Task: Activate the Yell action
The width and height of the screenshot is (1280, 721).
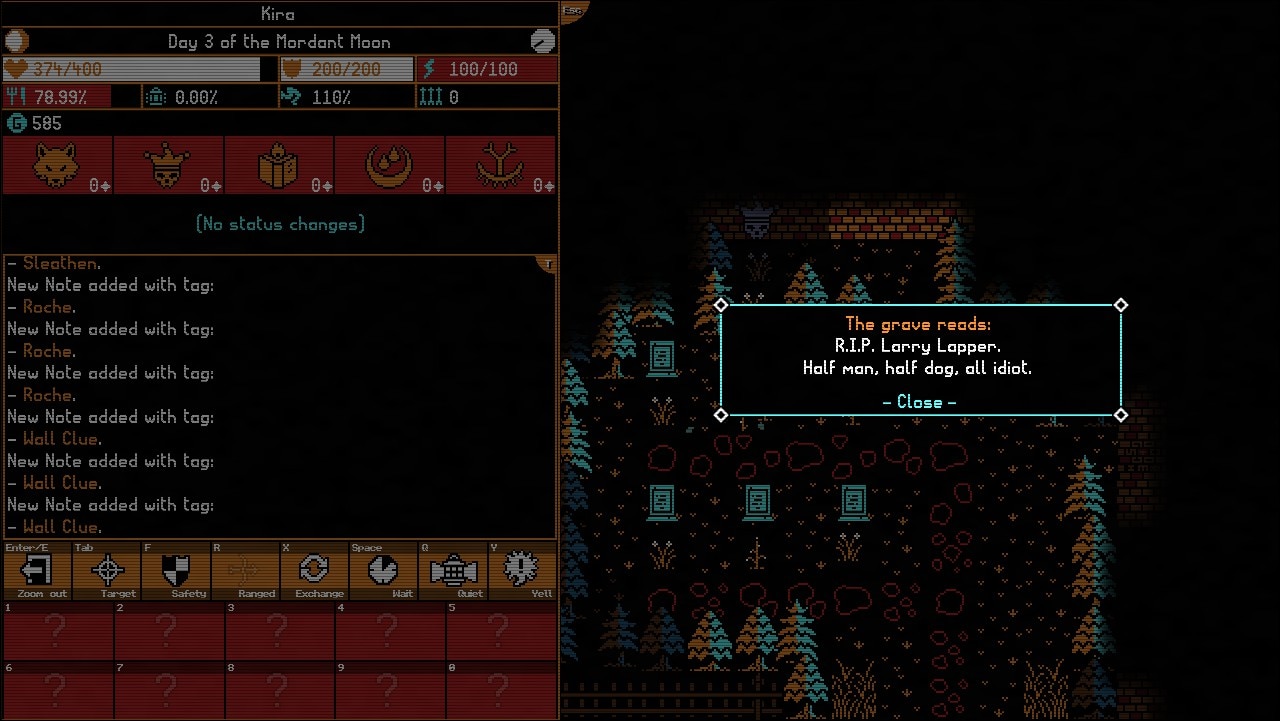Action: 521,571
